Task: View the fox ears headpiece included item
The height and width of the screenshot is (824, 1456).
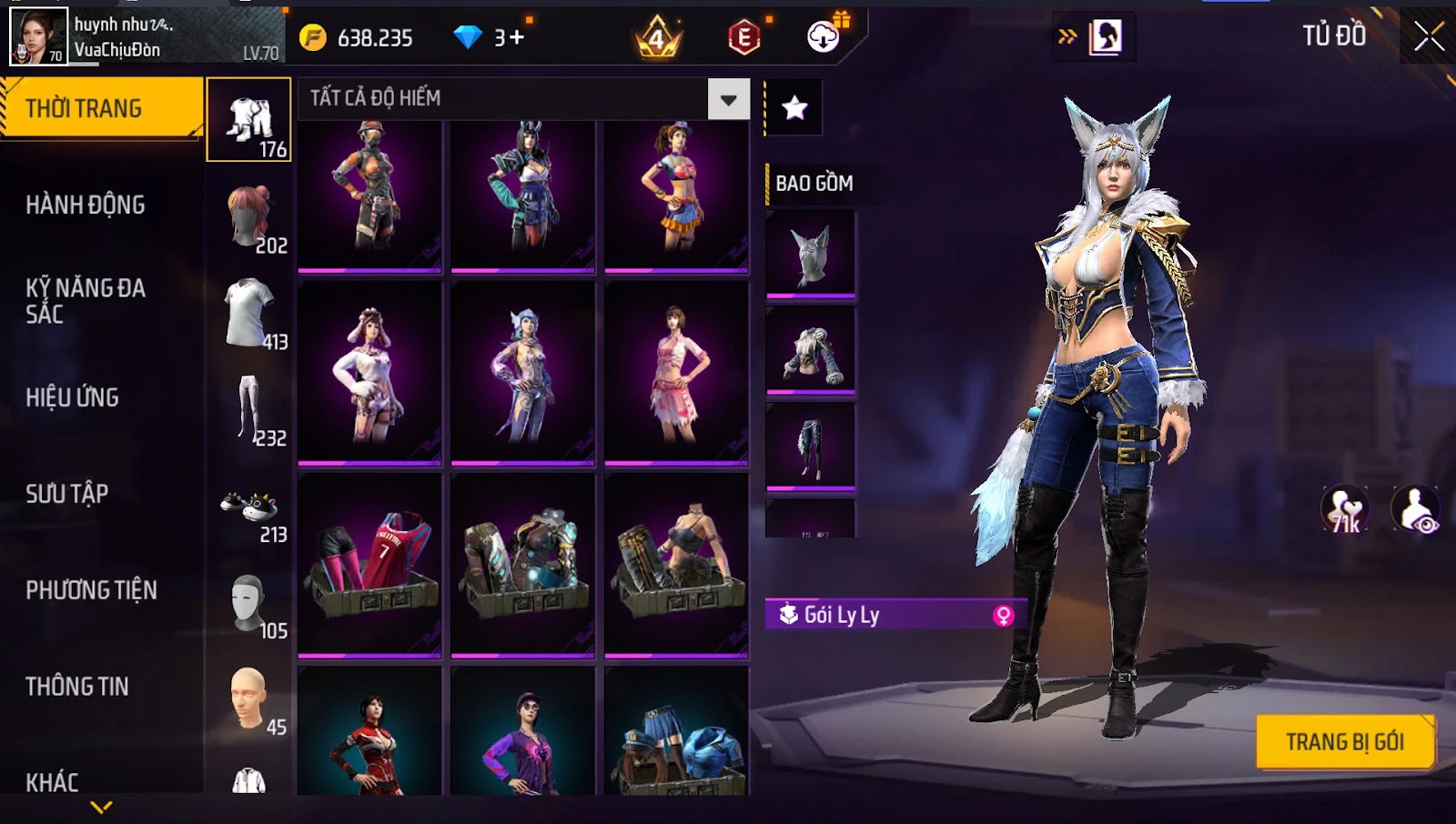Action: [x=810, y=254]
